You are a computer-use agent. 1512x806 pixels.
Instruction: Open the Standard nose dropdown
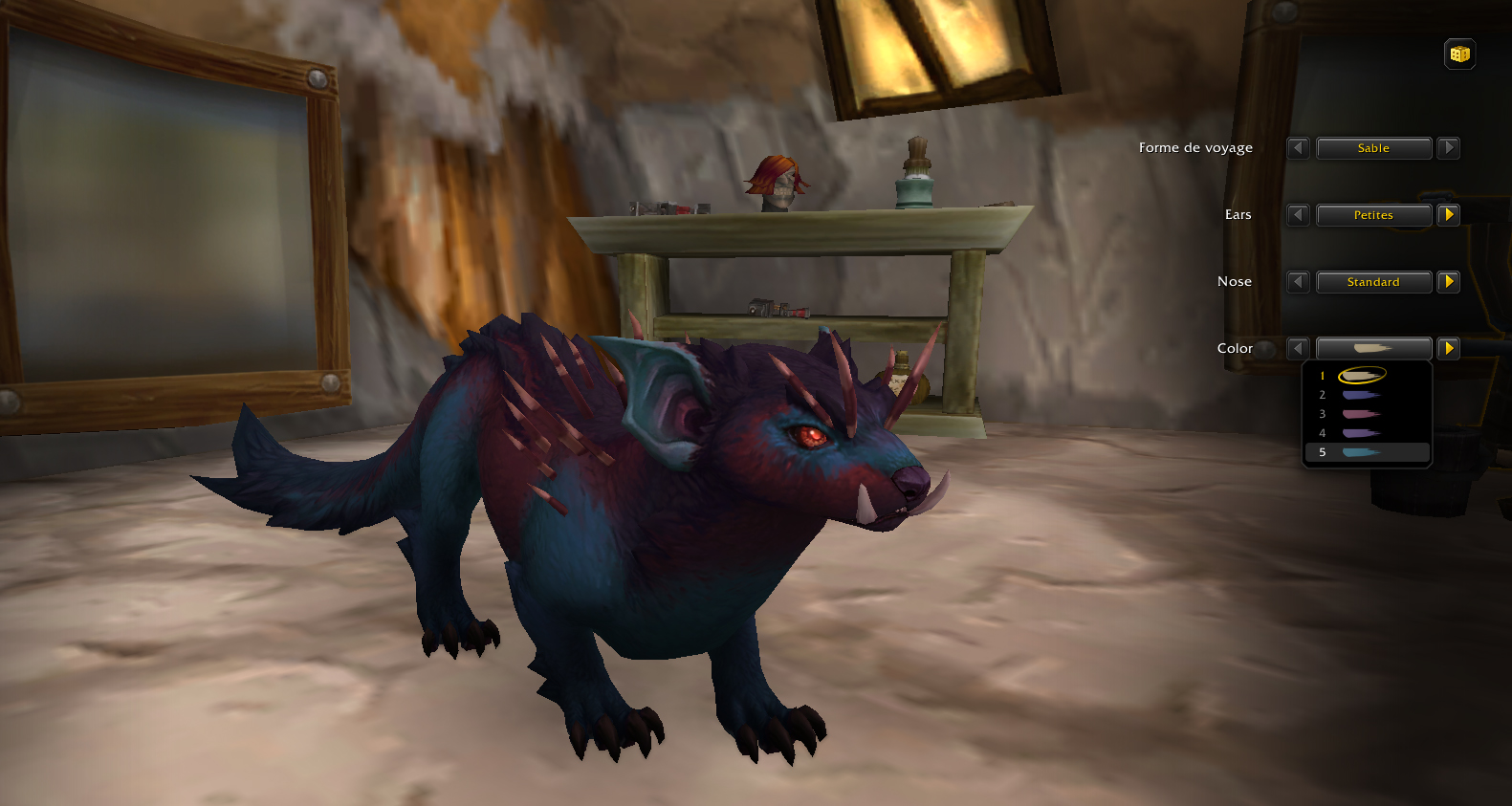point(1374,282)
